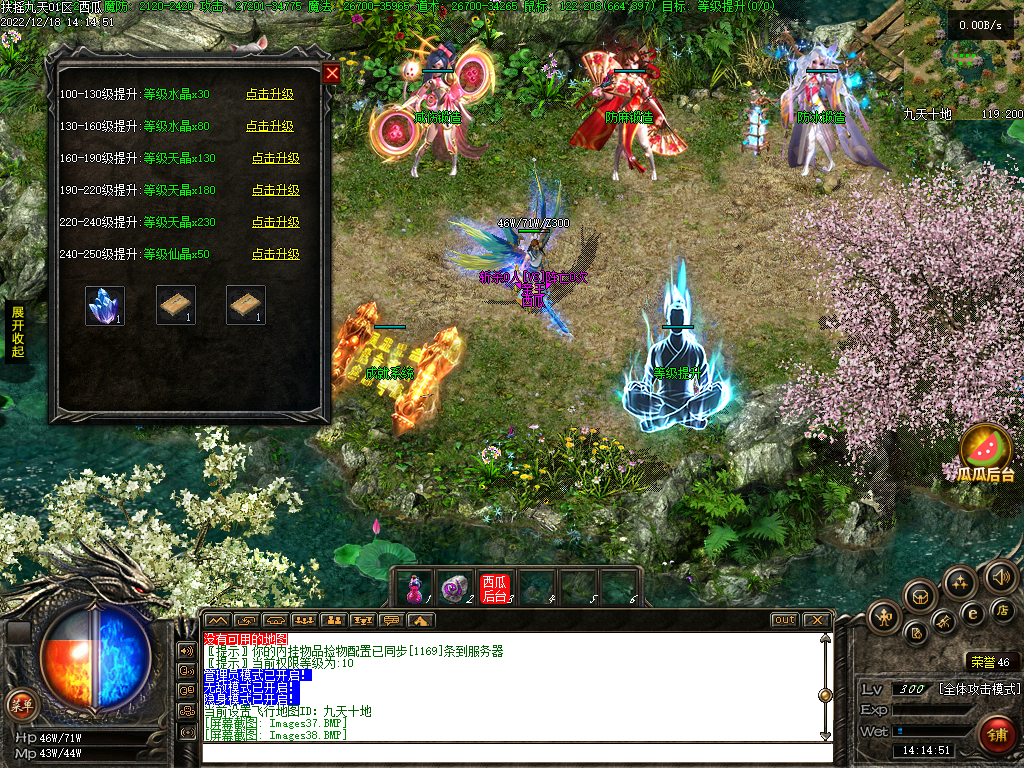Open the 菜单 menu button
The image size is (1024, 768).
21,704
